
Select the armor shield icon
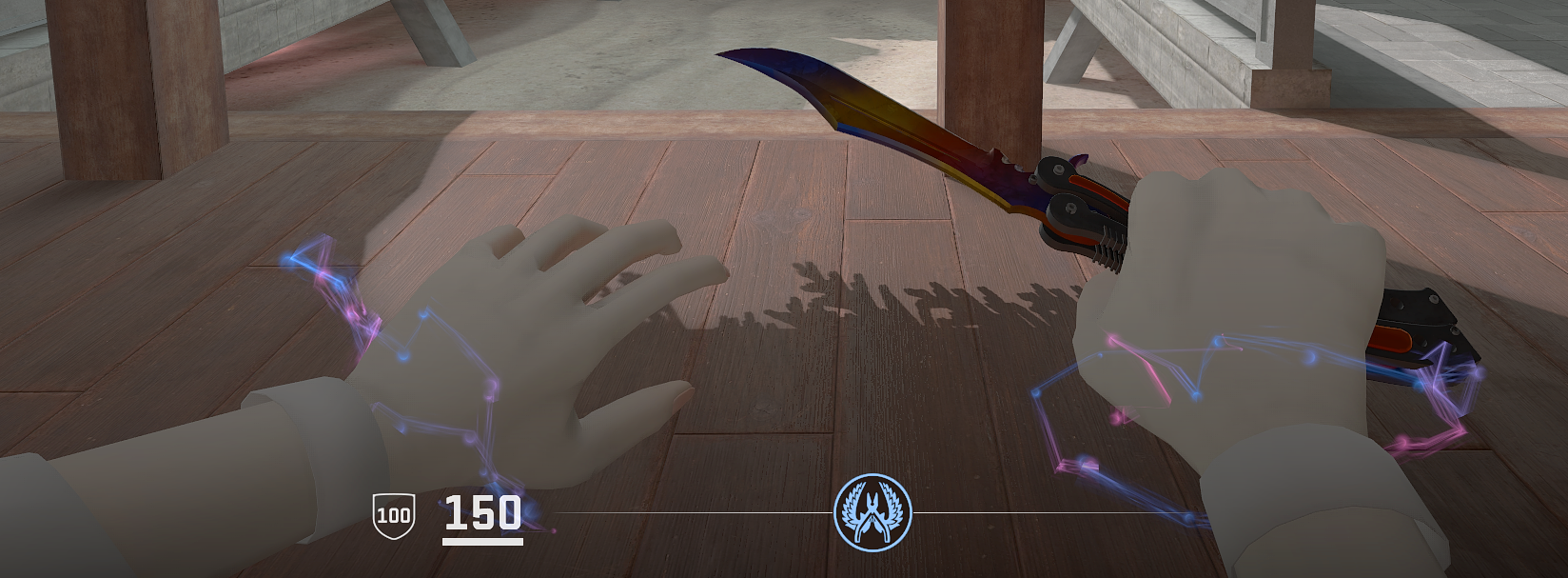[x=393, y=516]
